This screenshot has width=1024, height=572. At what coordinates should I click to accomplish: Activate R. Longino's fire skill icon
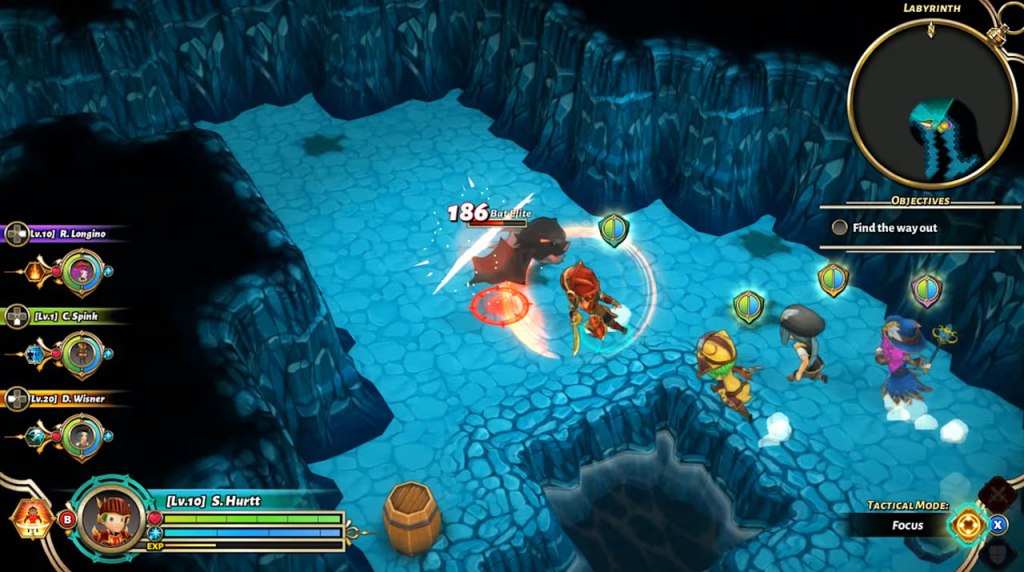pyautogui.click(x=36, y=271)
